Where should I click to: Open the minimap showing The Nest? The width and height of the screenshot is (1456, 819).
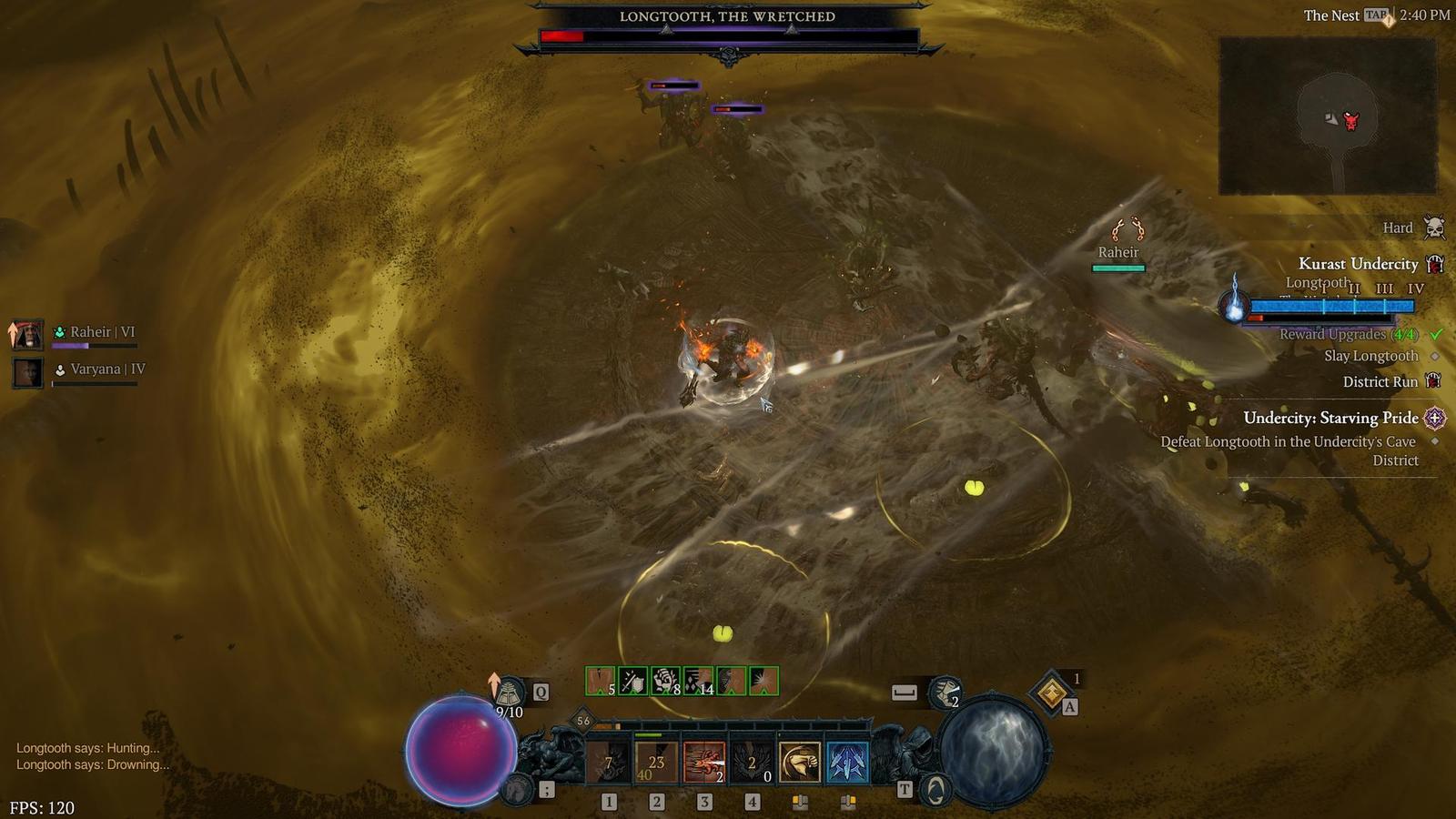coord(1327,116)
